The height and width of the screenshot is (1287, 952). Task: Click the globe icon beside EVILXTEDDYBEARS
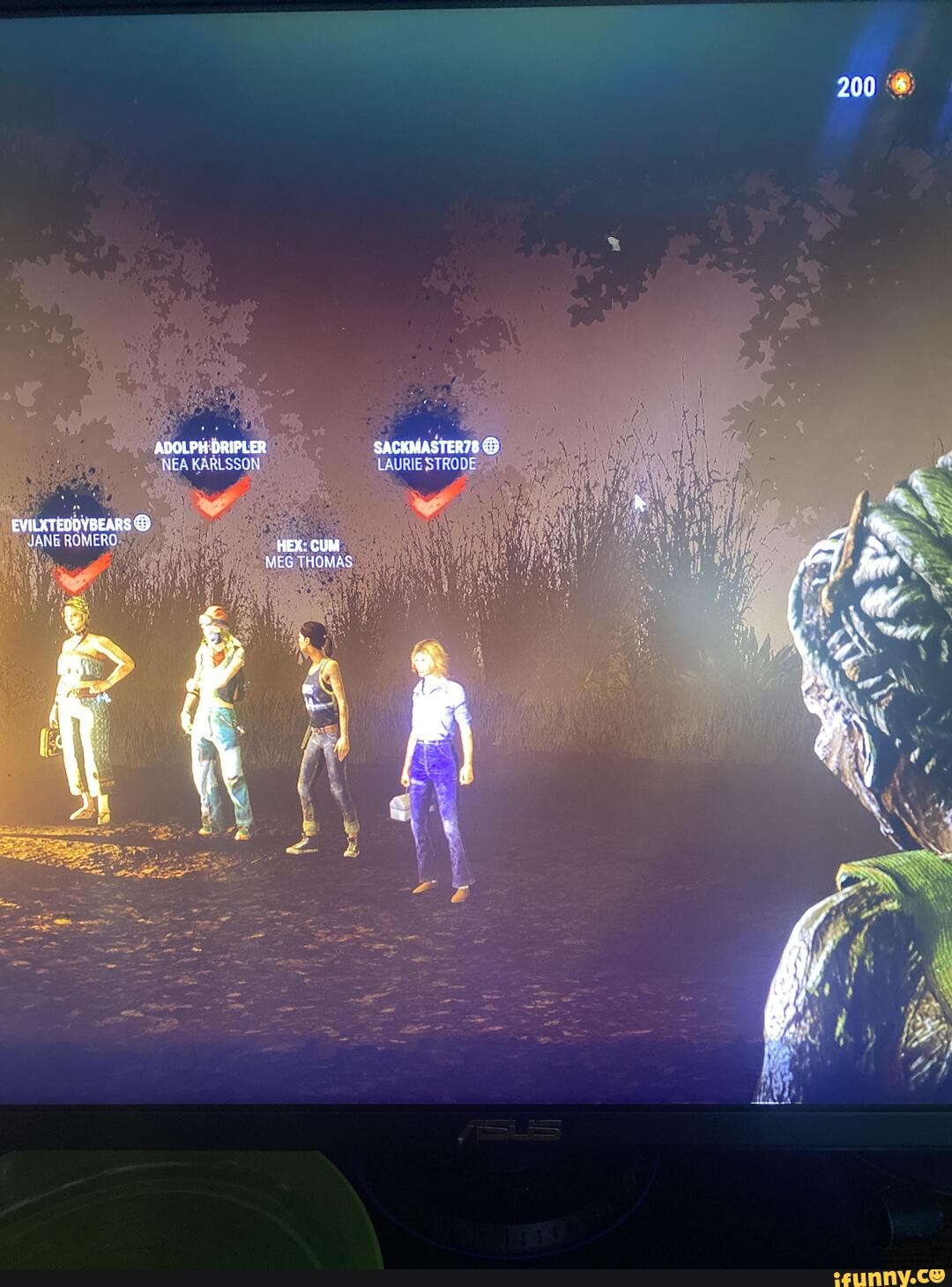pyautogui.click(x=143, y=524)
